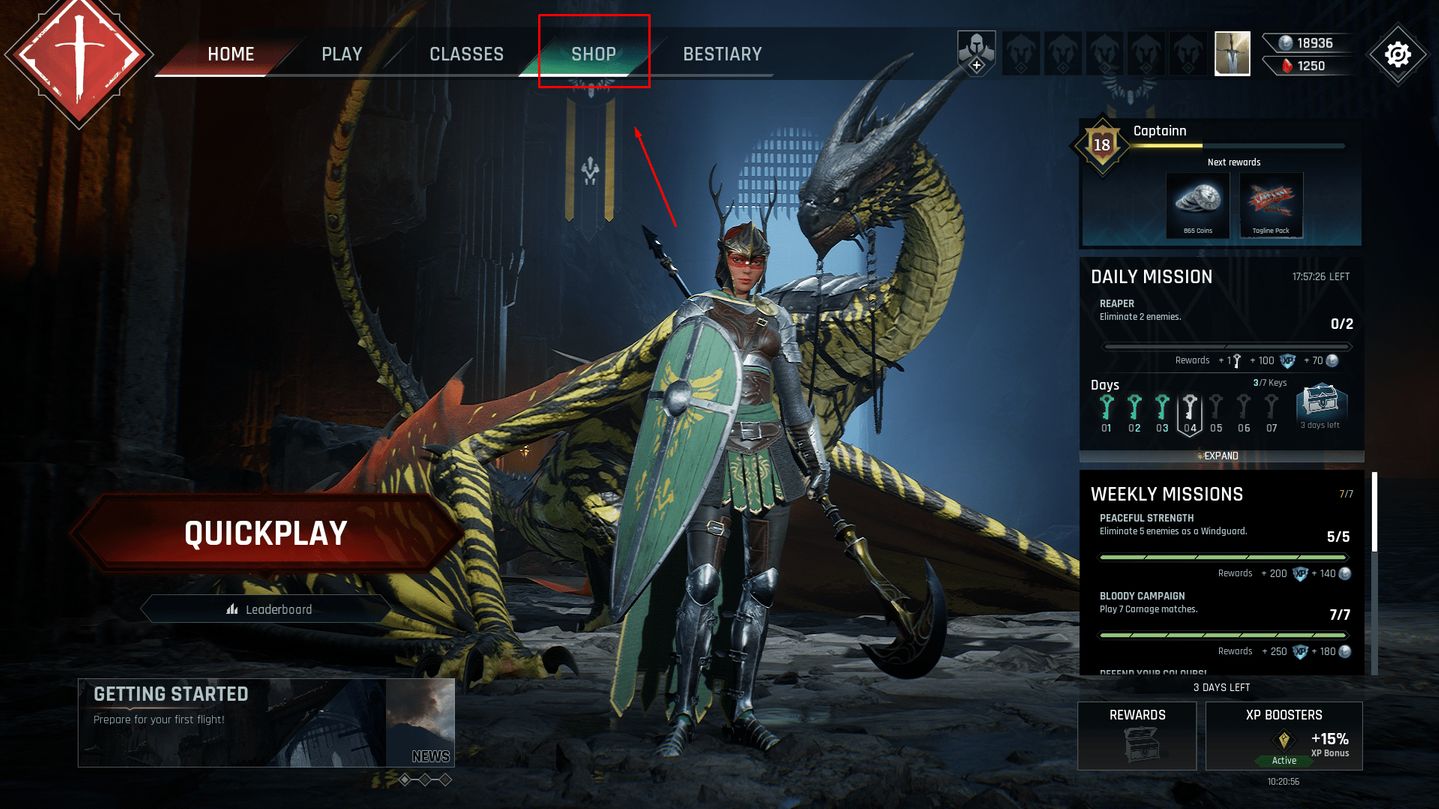
Task: Open the Play tab
Action: pos(342,54)
